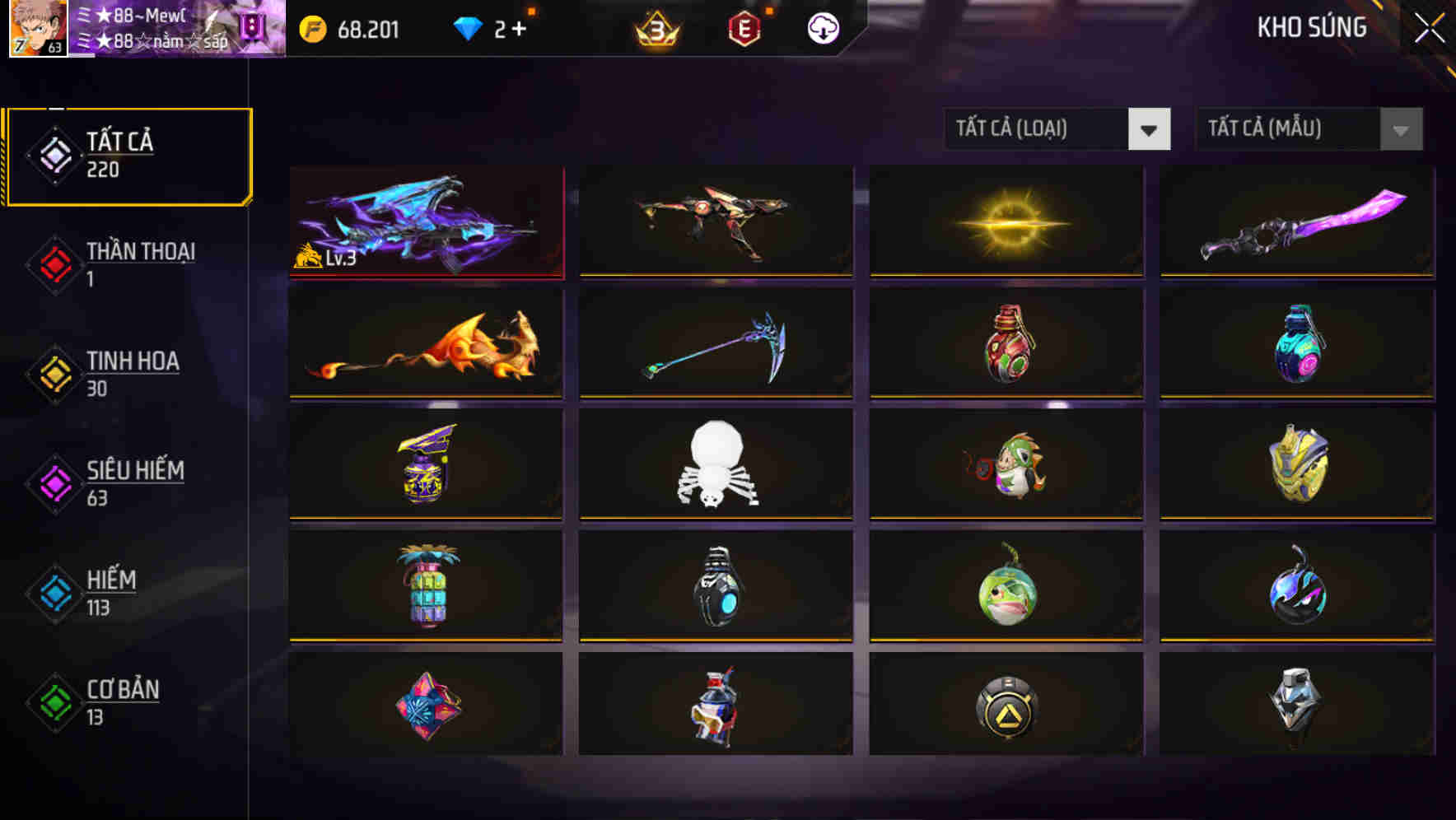The width and height of the screenshot is (1456, 820).
Task: Switch to the HIẾM category showing 113 items
Action: 107,593
